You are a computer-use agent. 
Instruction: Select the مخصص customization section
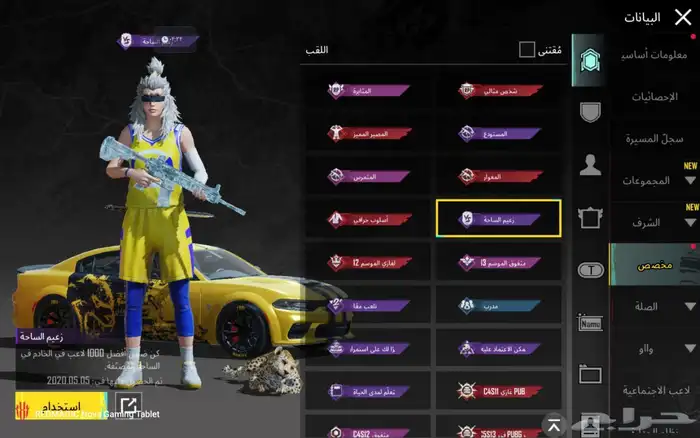pos(655,265)
